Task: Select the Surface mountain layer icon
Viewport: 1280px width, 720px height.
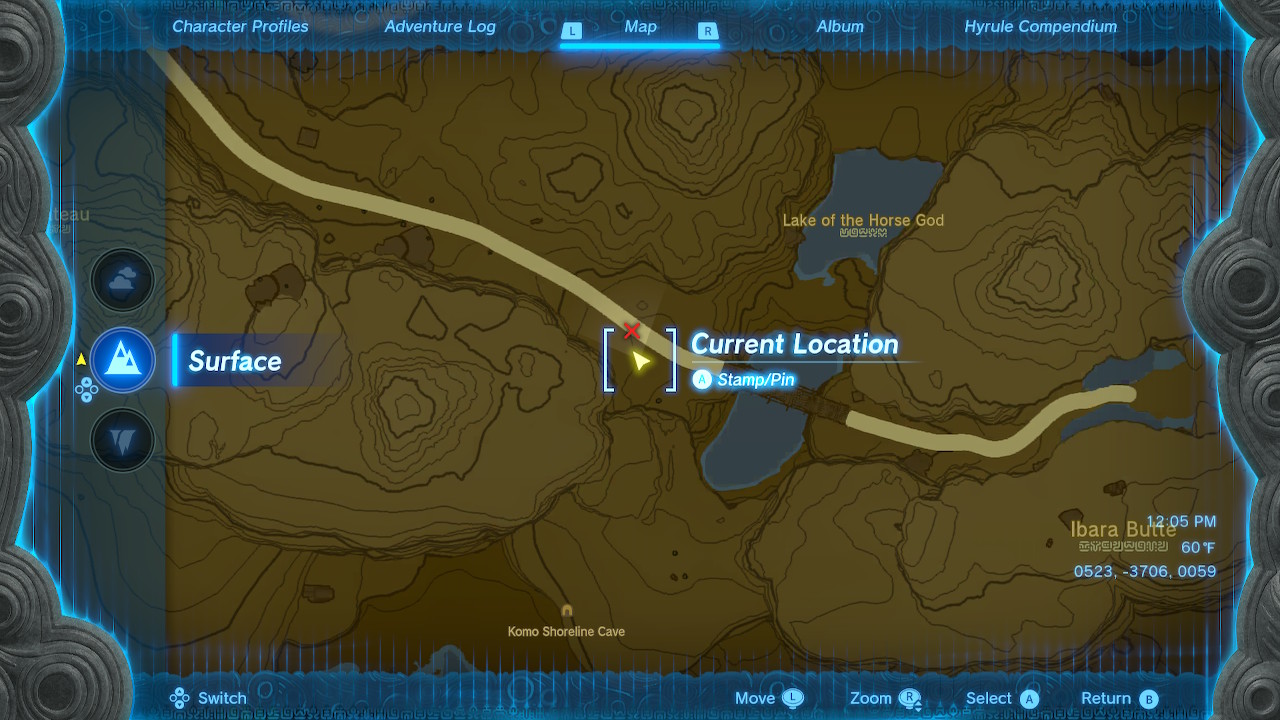Action: click(x=122, y=360)
